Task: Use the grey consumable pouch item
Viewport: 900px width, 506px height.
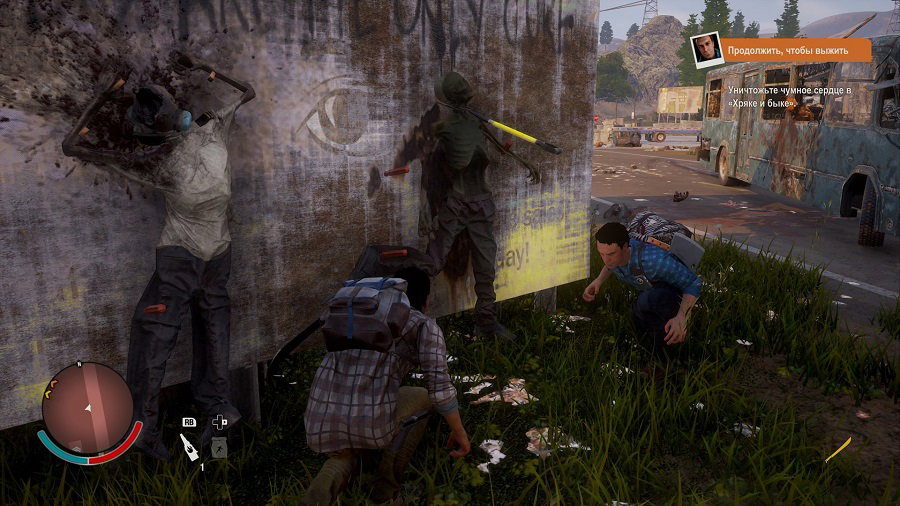Action: [219, 447]
